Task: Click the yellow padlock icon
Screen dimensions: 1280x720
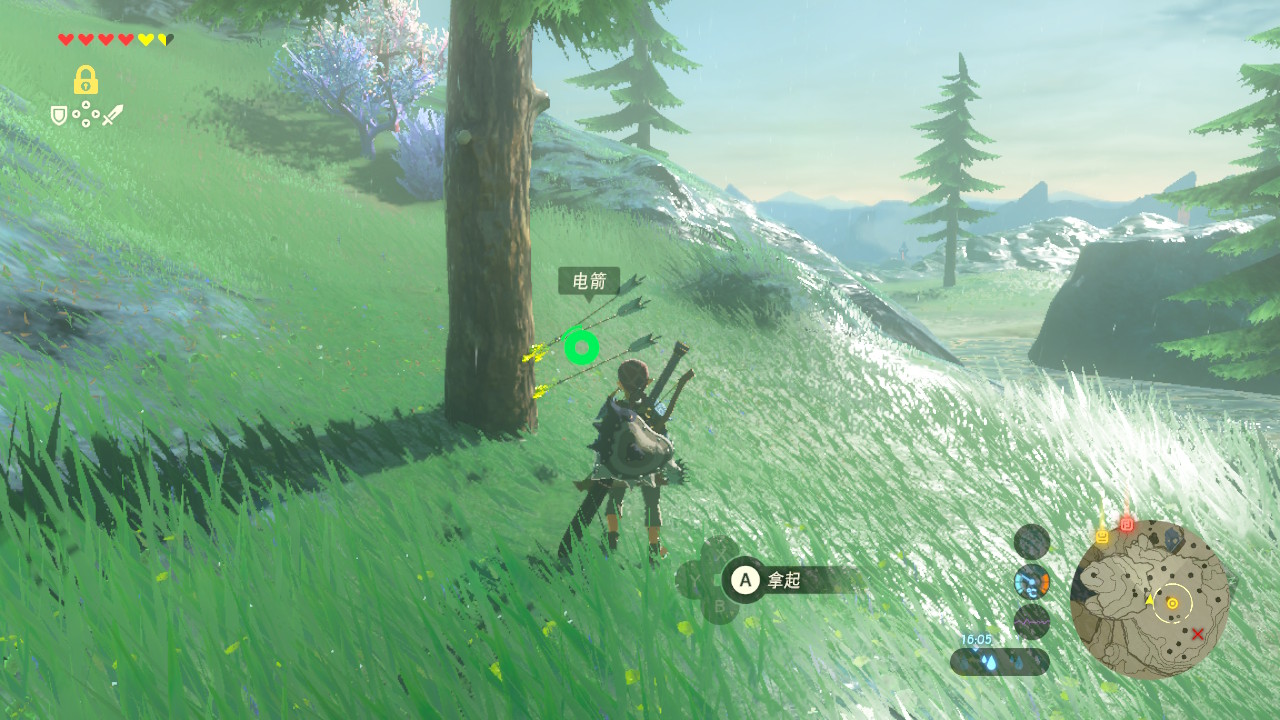Action: [x=85, y=80]
